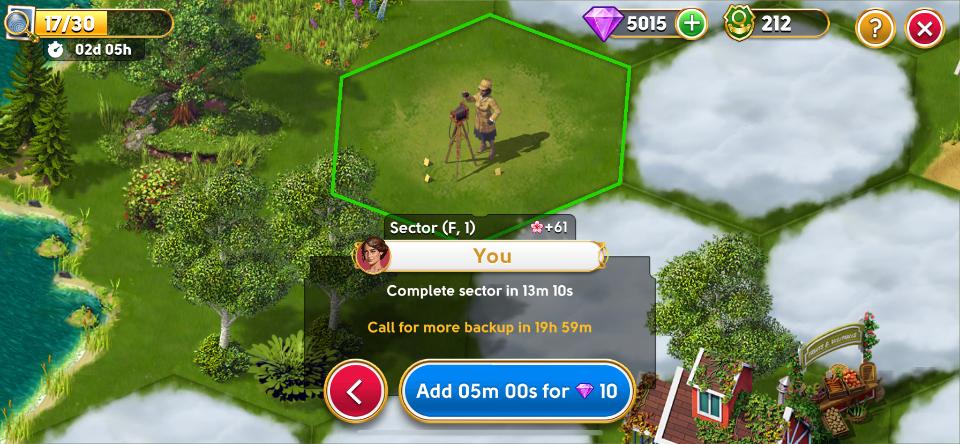Screen dimensions: 960x444
Task: Open help with the question mark button
Action: pyautogui.click(x=875, y=28)
